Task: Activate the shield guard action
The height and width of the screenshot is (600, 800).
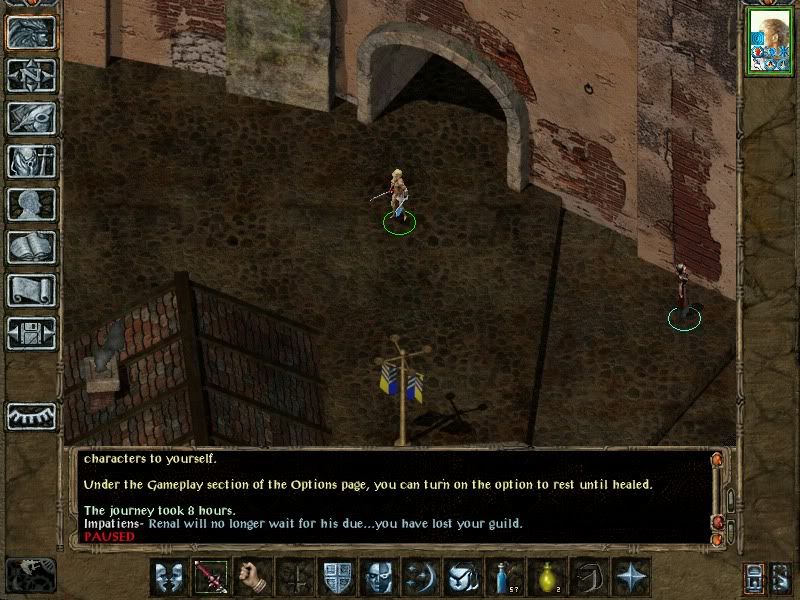Action: [x=336, y=578]
